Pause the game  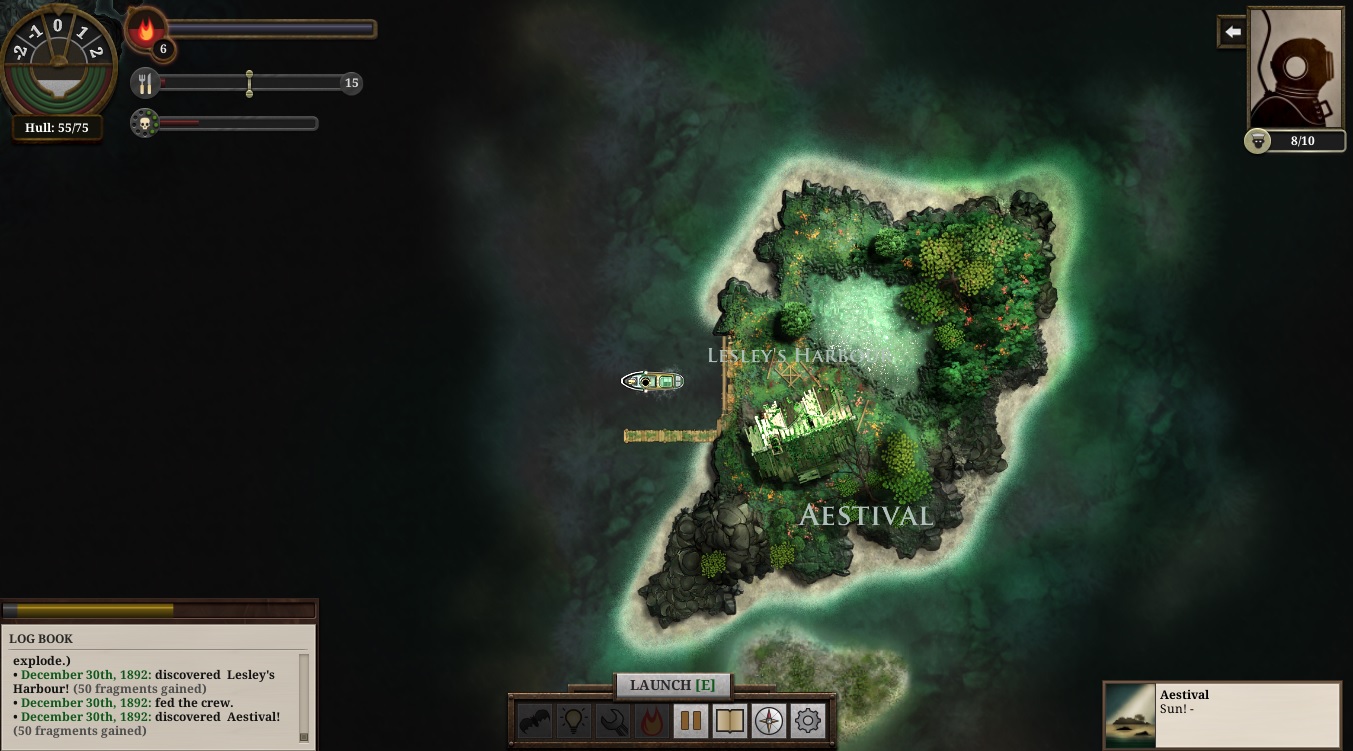coord(691,720)
